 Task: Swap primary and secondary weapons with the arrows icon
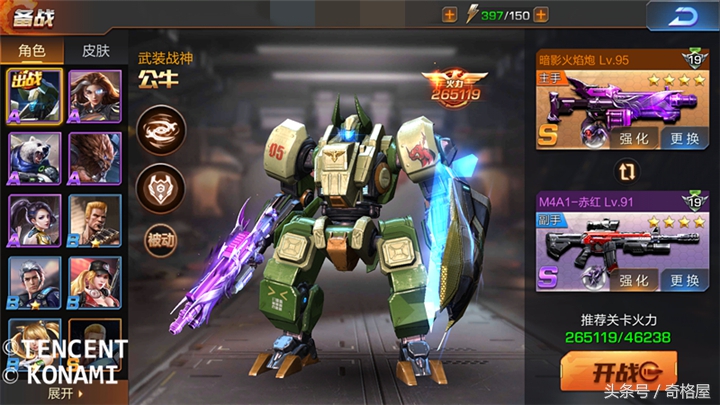[628, 172]
